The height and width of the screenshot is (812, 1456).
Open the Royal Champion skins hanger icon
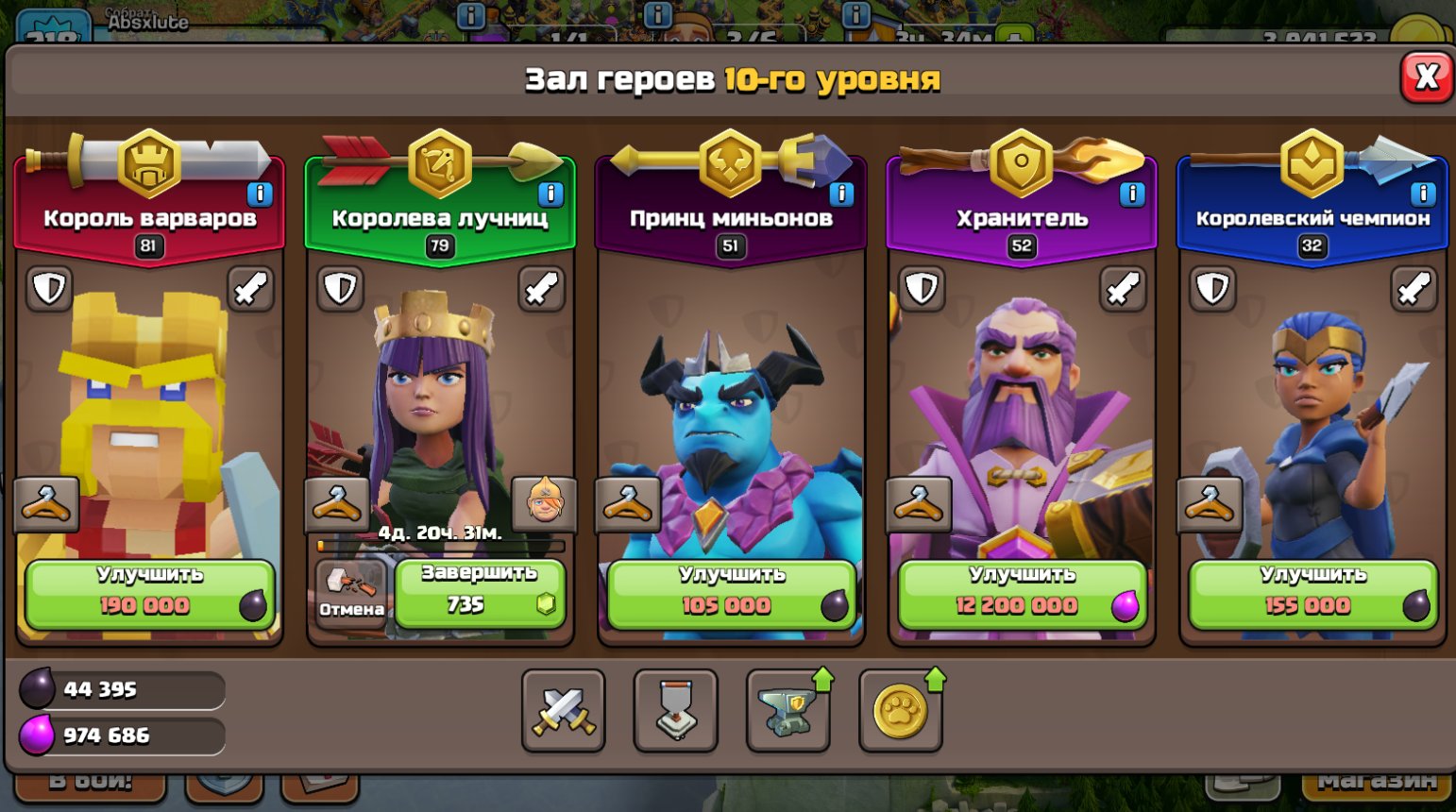coord(1211,503)
